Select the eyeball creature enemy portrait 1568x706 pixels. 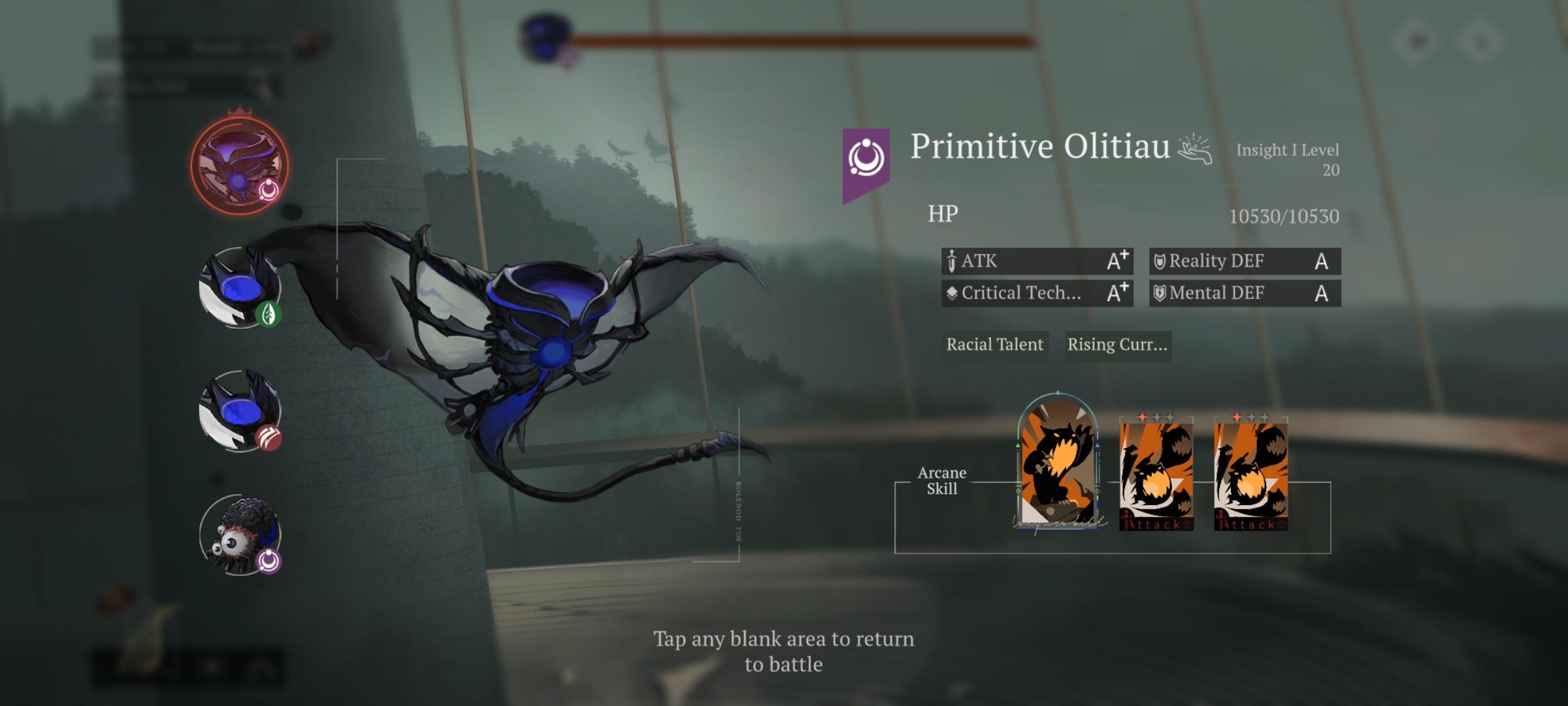point(240,535)
